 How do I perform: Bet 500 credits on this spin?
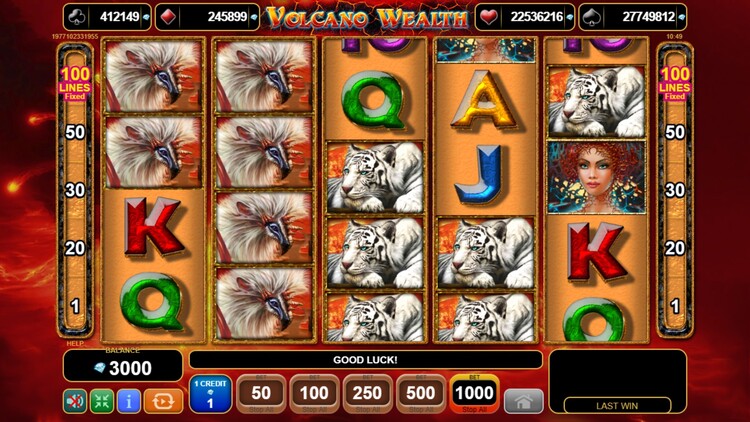421,394
